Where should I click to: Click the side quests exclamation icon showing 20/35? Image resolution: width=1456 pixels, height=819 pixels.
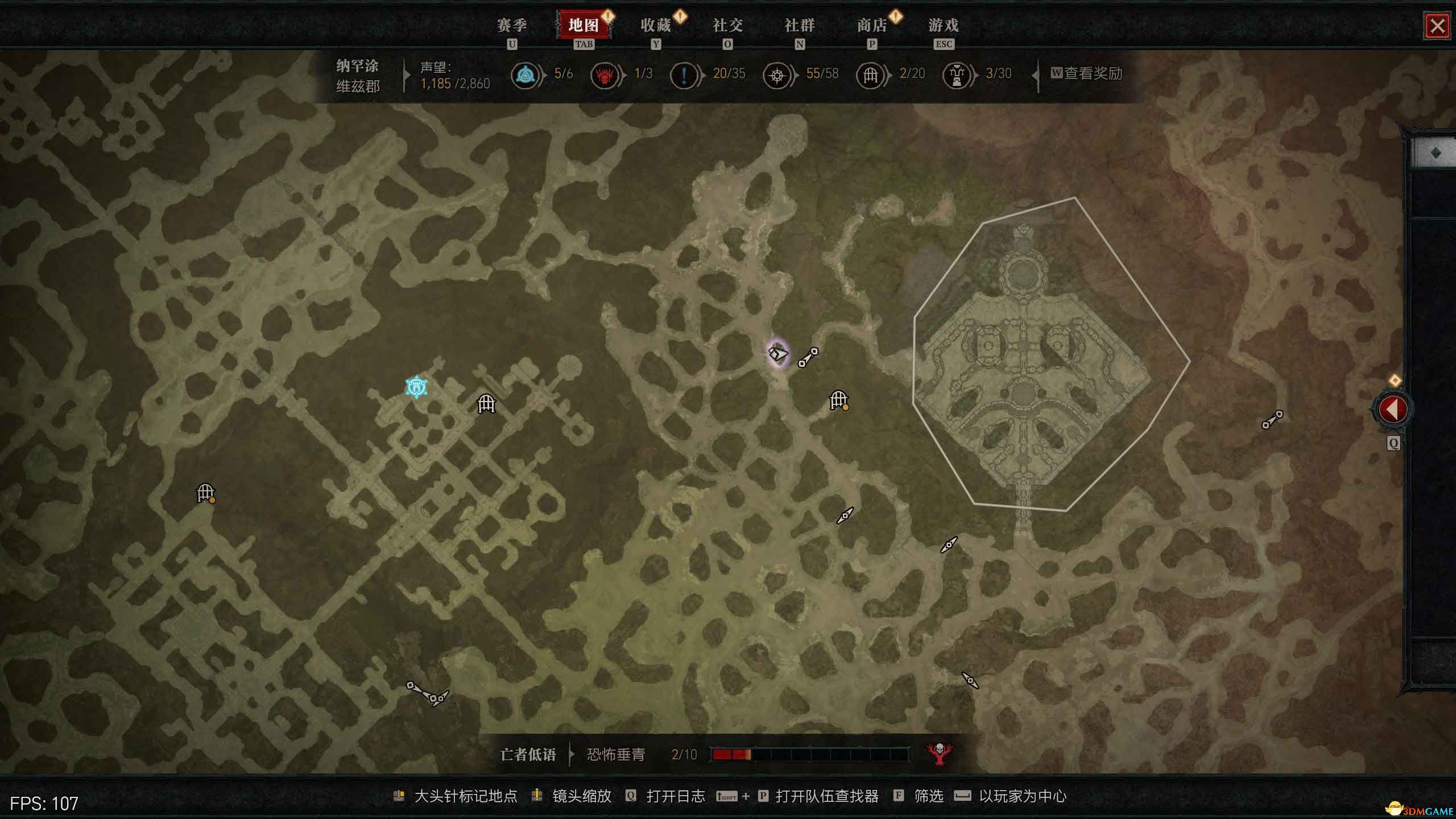(x=684, y=74)
